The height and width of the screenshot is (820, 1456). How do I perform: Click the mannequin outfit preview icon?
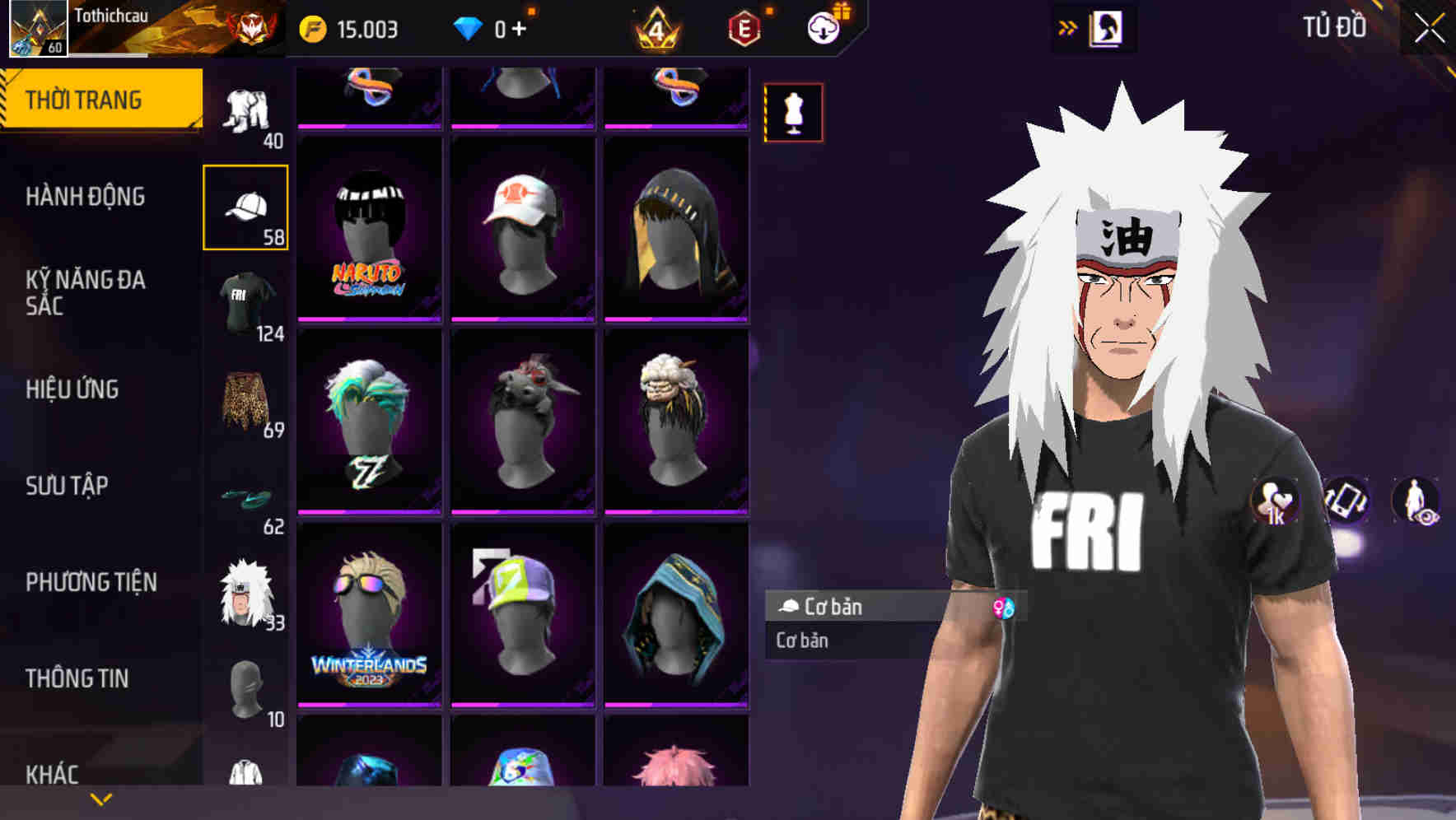[x=793, y=113]
